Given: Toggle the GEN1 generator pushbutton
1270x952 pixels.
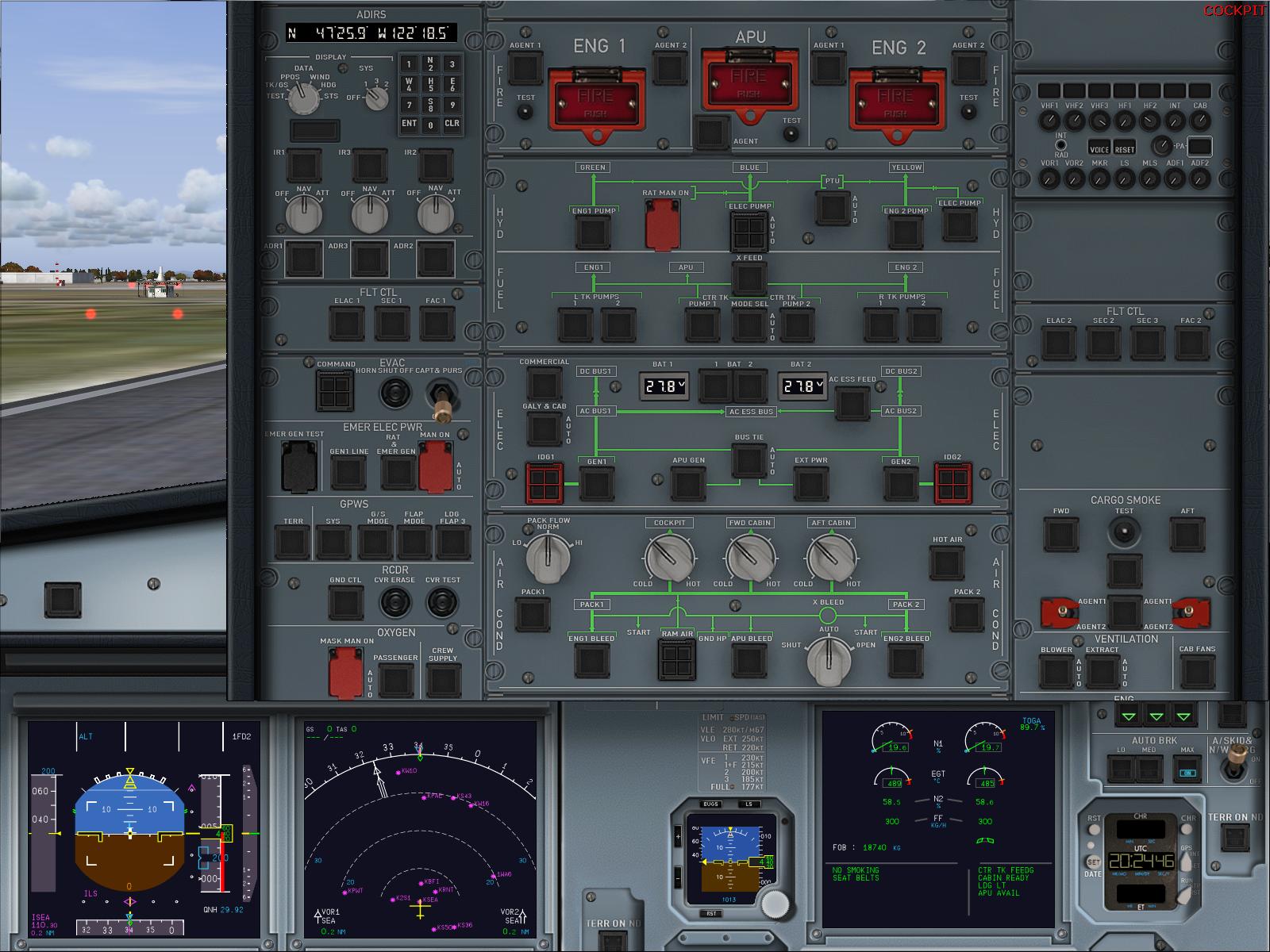Looking at the screenshot, I should click(x=597, y=483).
